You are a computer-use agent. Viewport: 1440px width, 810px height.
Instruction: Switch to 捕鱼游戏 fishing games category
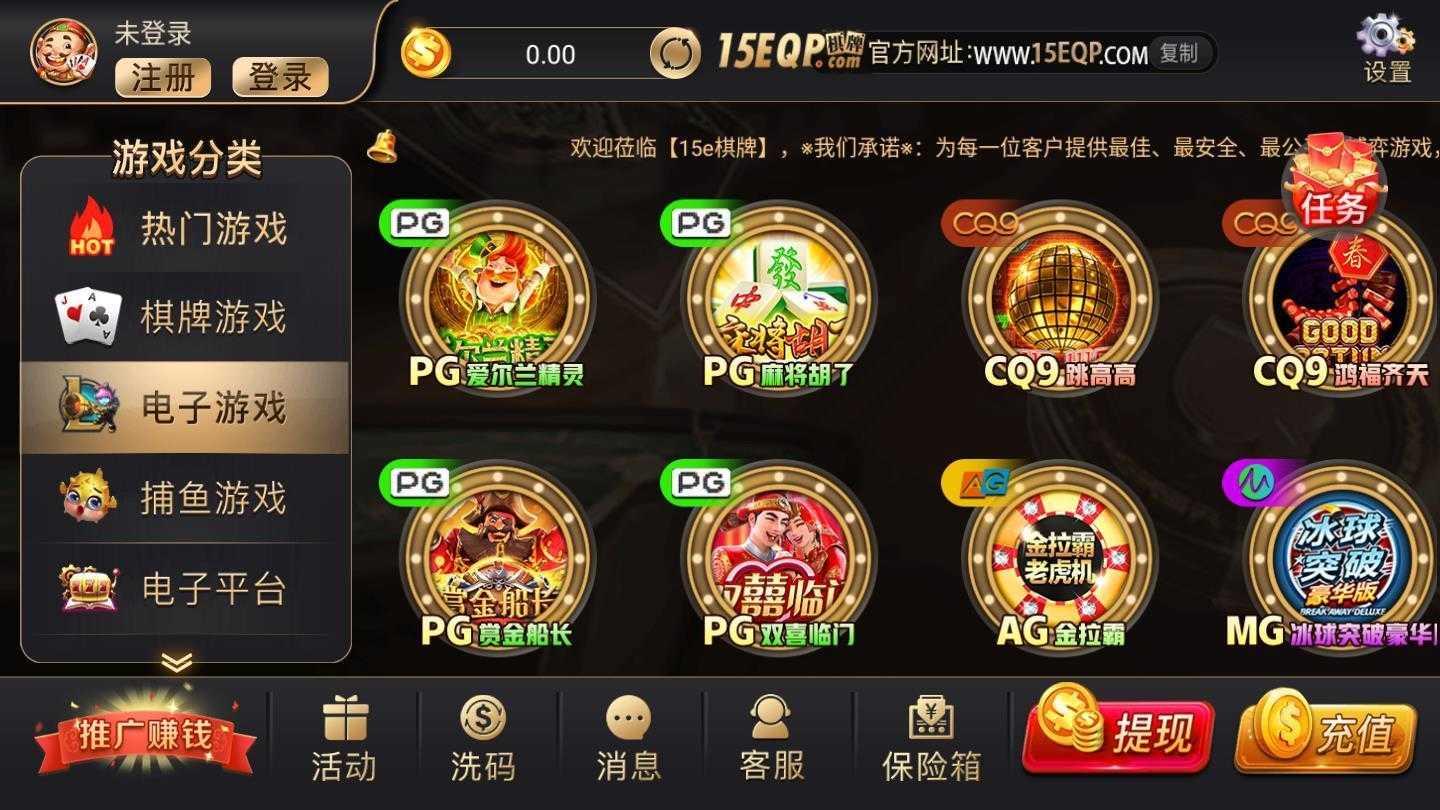tap(185, 496)
